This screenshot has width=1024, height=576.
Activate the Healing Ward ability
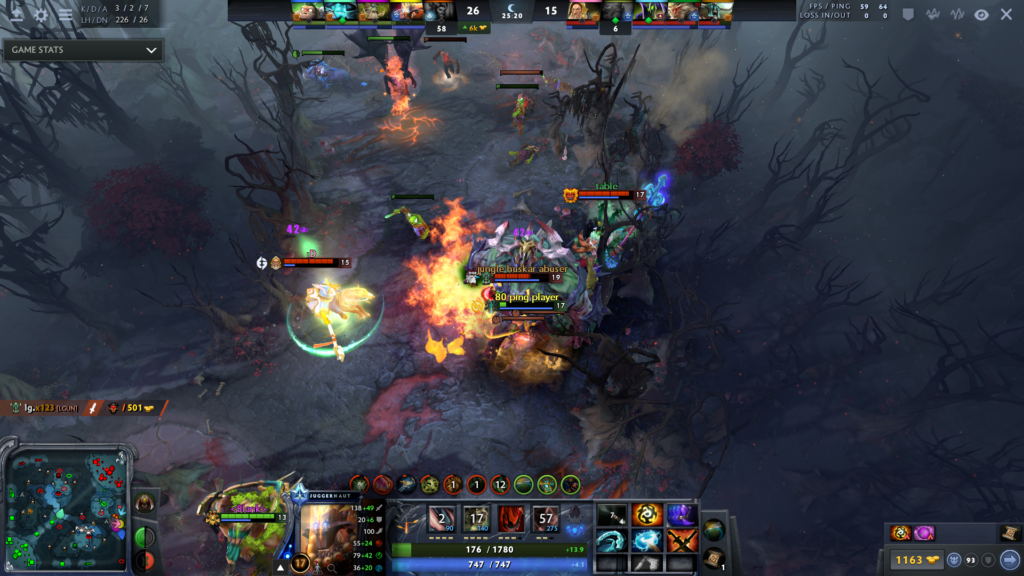pyautogui.click(x=476, y=519)
